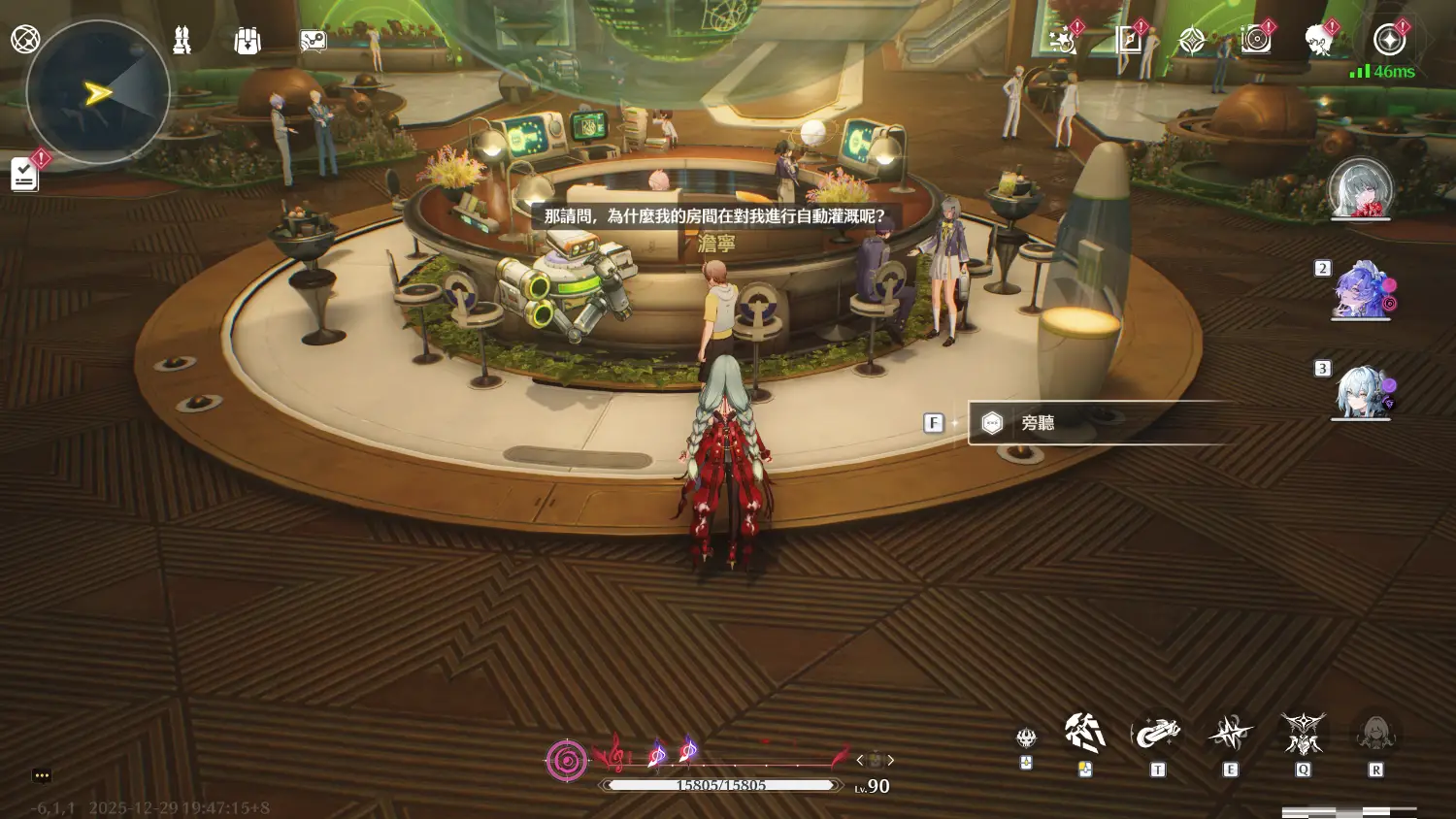Switch to party character 3
Screen dimensions: 1456x819
(x=1362, y=391)
